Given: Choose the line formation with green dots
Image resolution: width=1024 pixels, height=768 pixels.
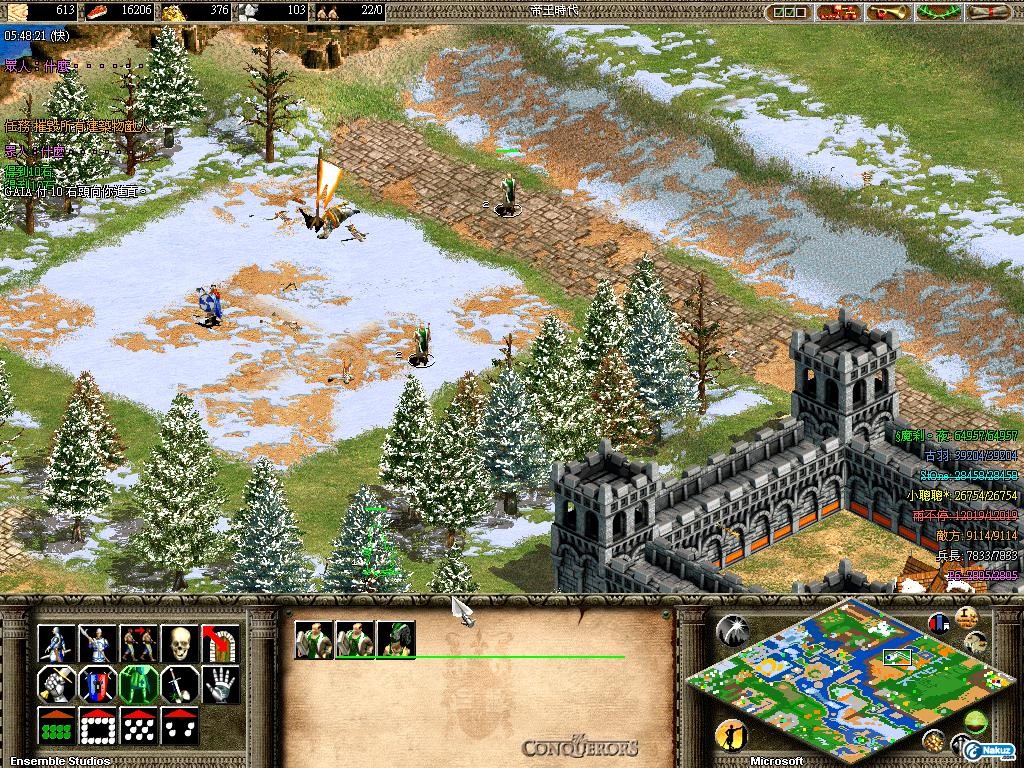Looking at the screenshot, I should 56,727.
